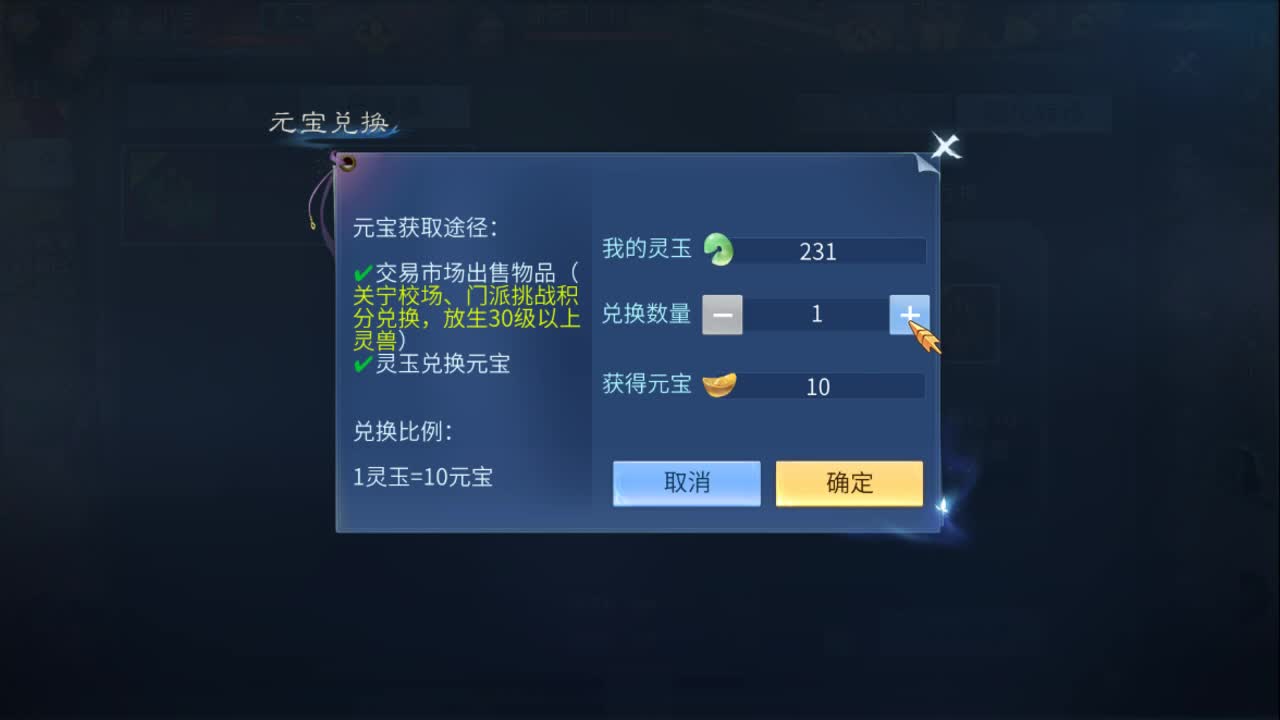Confirm the exchange with the 确定 button
1280x720 pixels.
[848, 483]
